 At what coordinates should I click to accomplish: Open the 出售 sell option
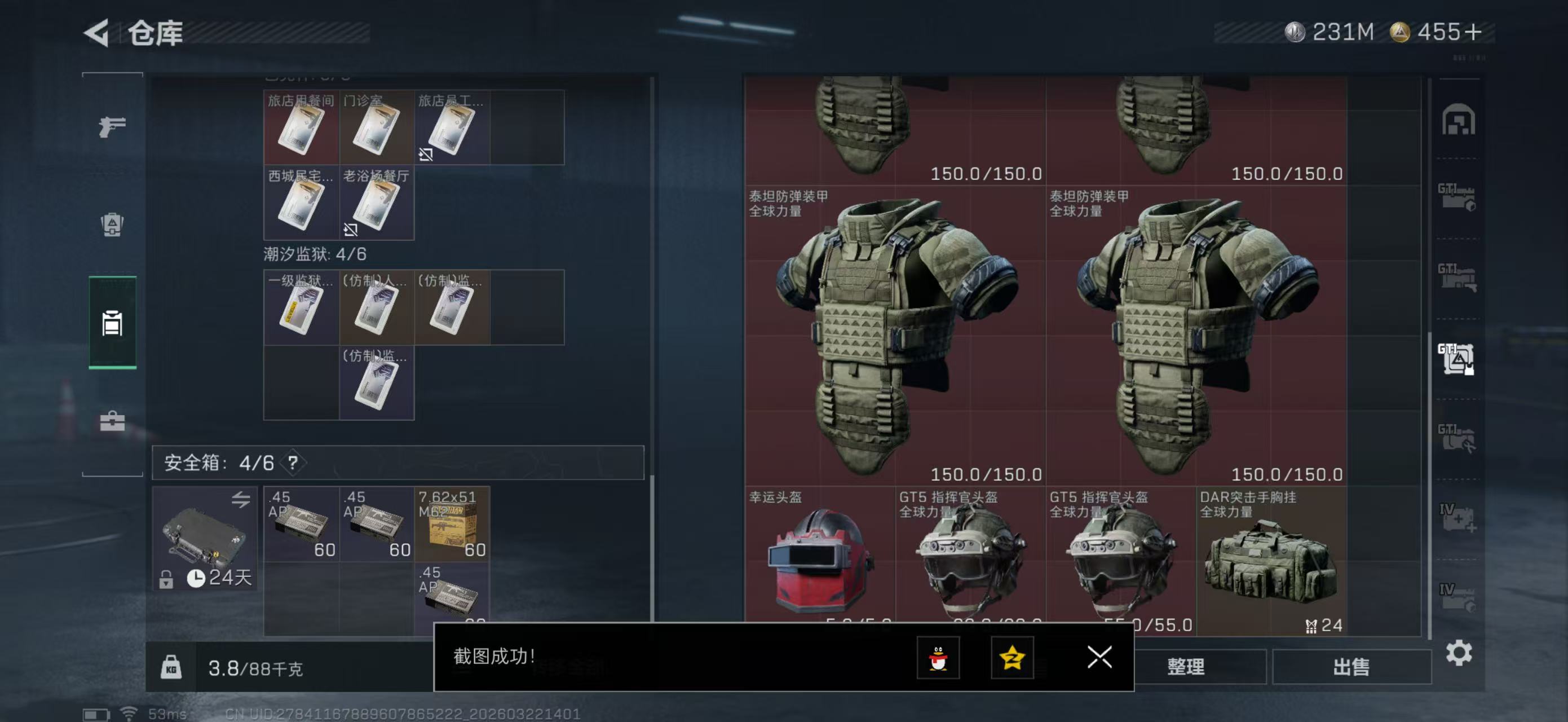[x=1351, y=667]
